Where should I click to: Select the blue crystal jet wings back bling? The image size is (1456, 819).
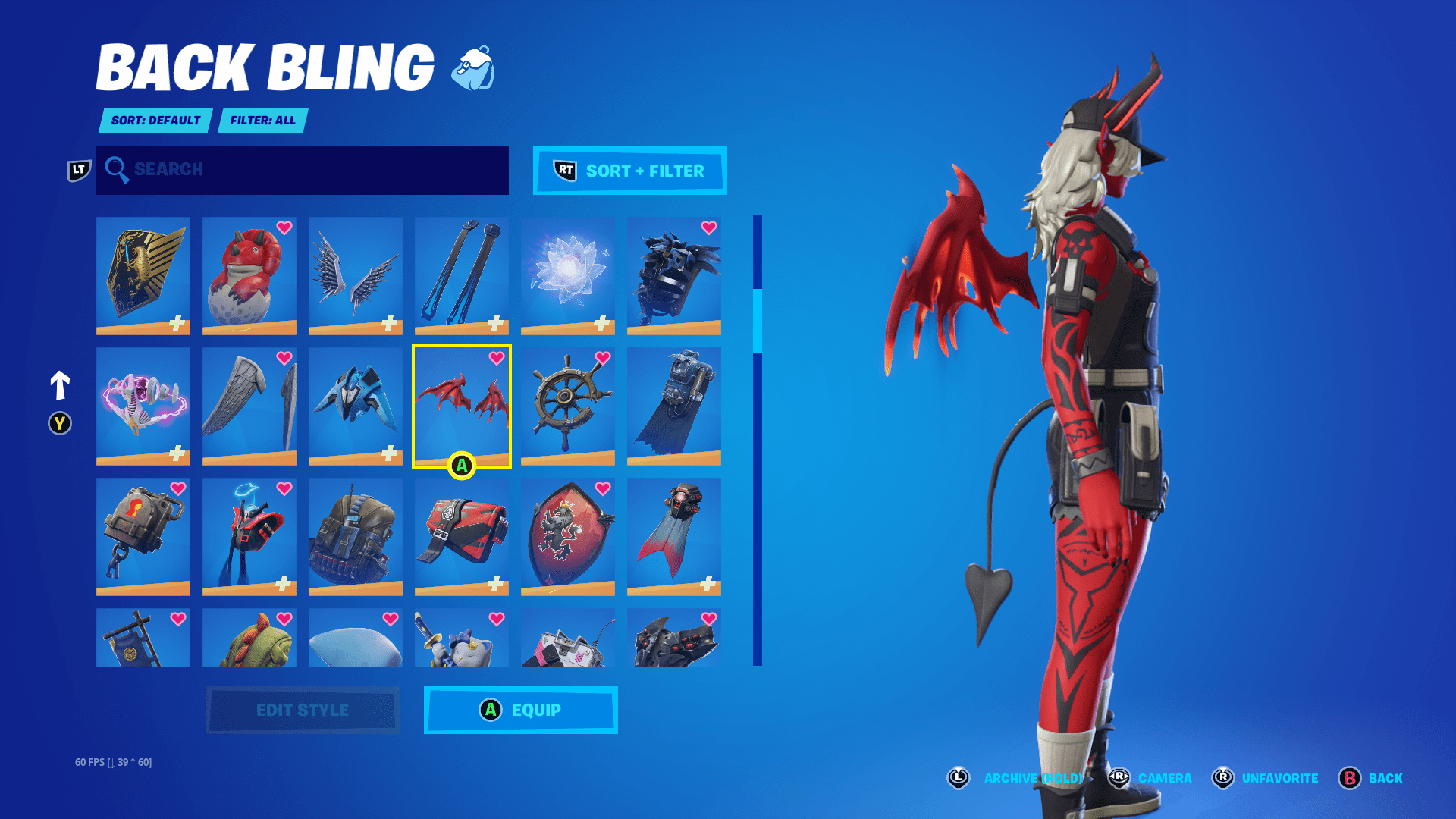click(x=356, y=406)
